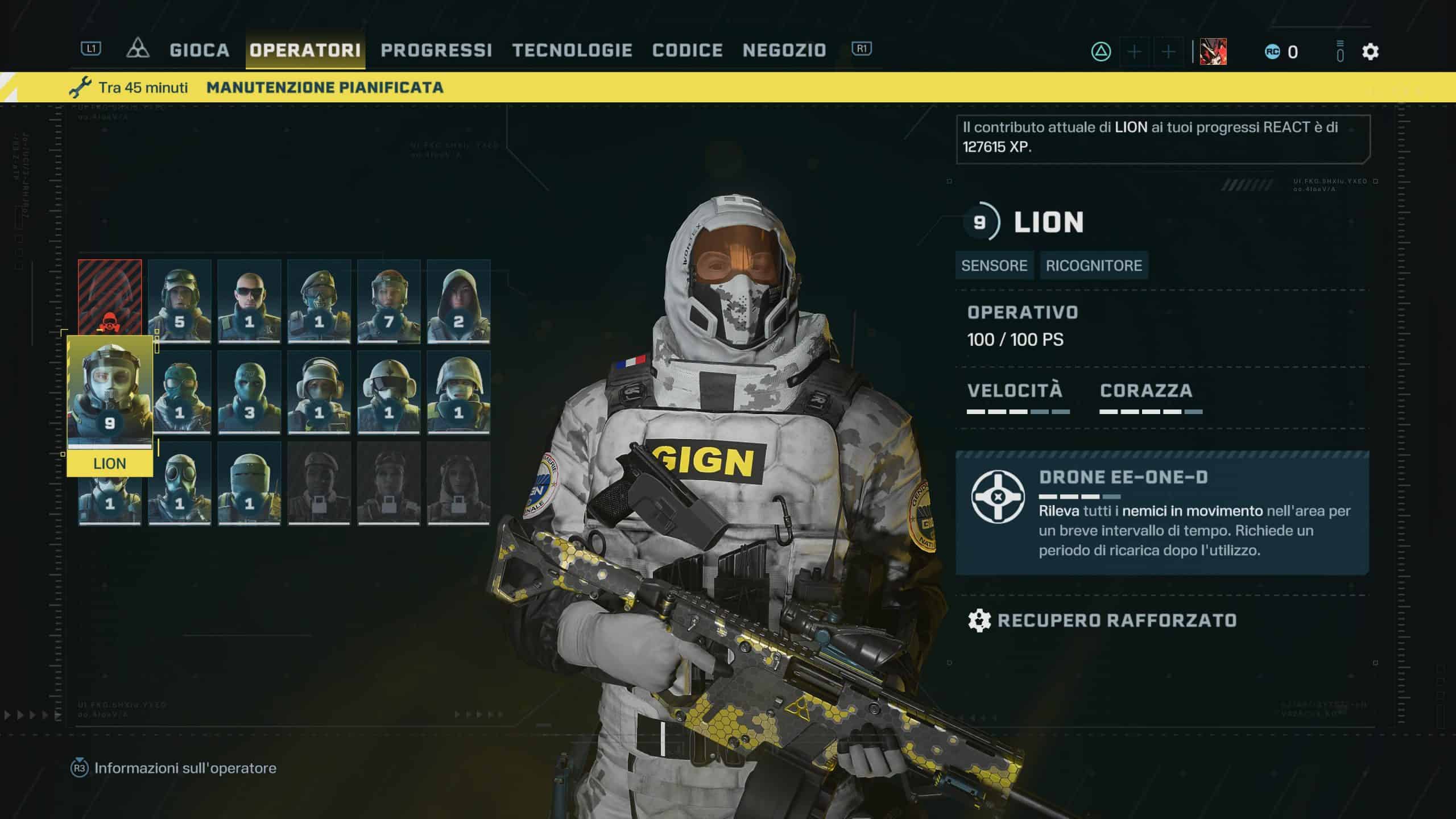Show the DRONE EE-ONE-D ability panel
The height and width of the screenshot is (819, 1456).
1162,512
